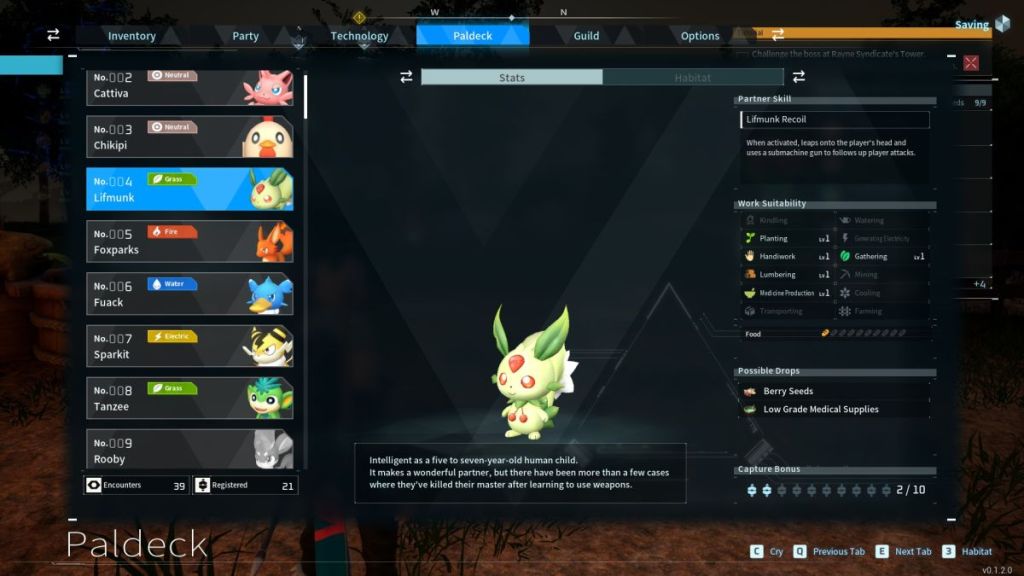Screen dimensions: 1024x576
Task: Switch to the Party tab
Action: (246, 36)
